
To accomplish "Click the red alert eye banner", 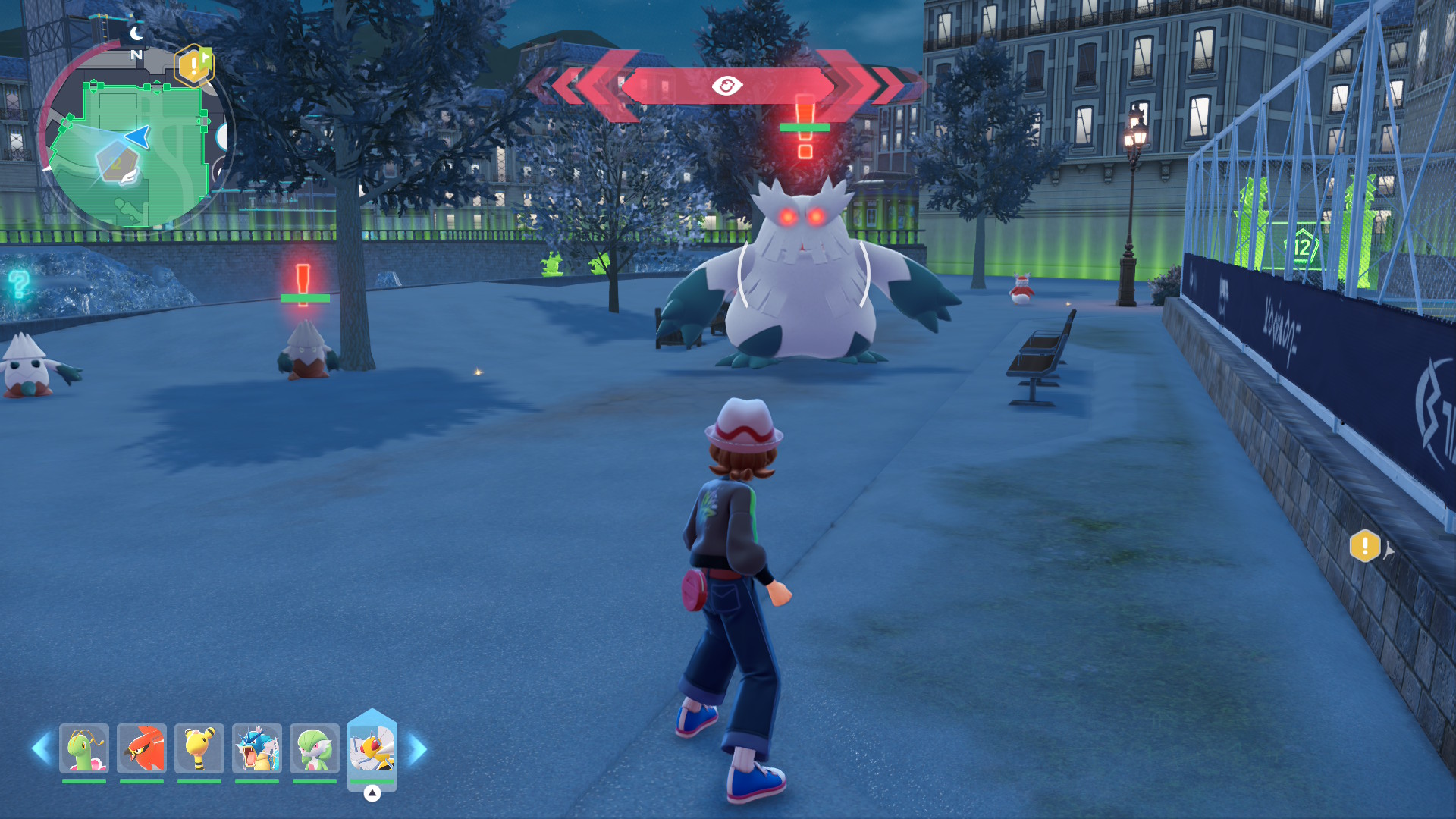I will tap(726, 86).
